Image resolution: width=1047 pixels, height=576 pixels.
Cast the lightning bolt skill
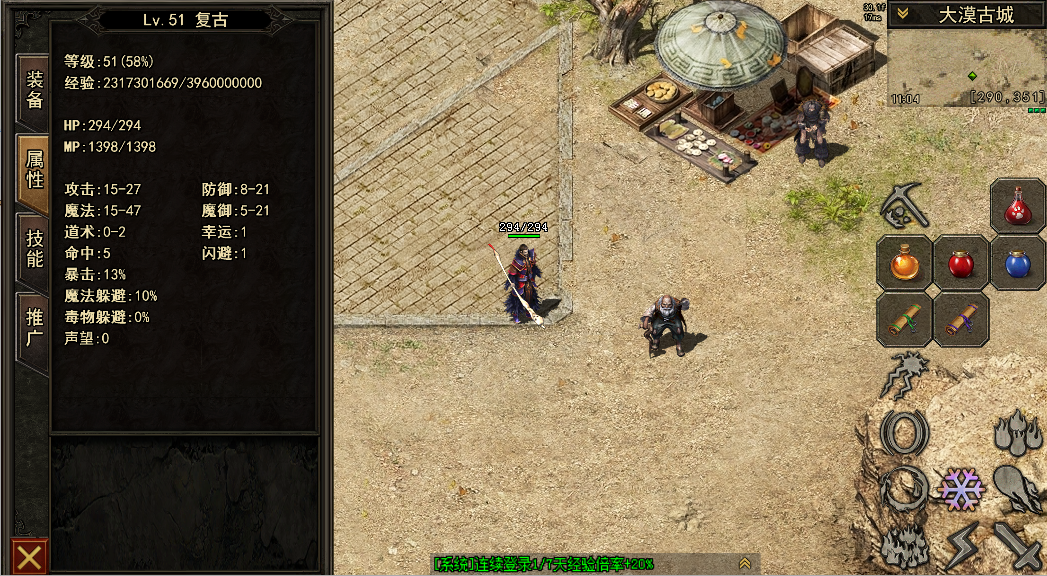pos(961,545)
